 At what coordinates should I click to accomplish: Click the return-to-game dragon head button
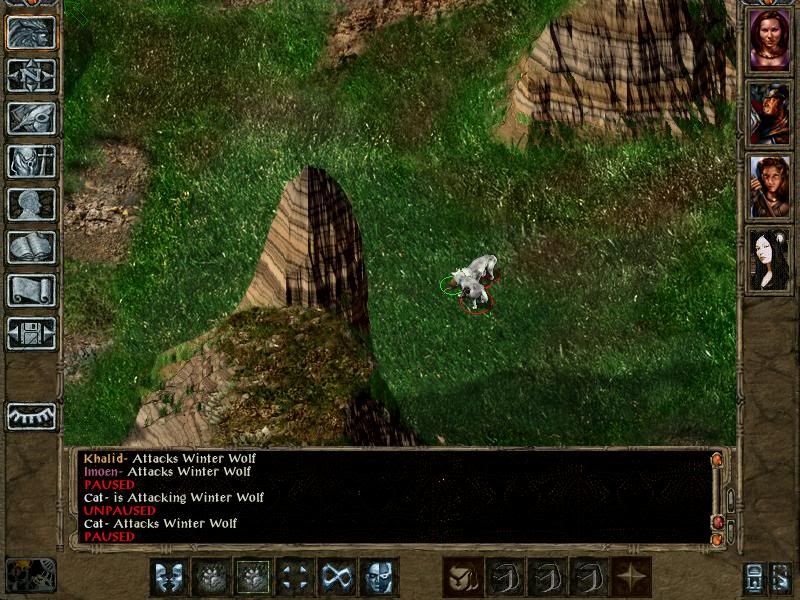pos(31,32)
